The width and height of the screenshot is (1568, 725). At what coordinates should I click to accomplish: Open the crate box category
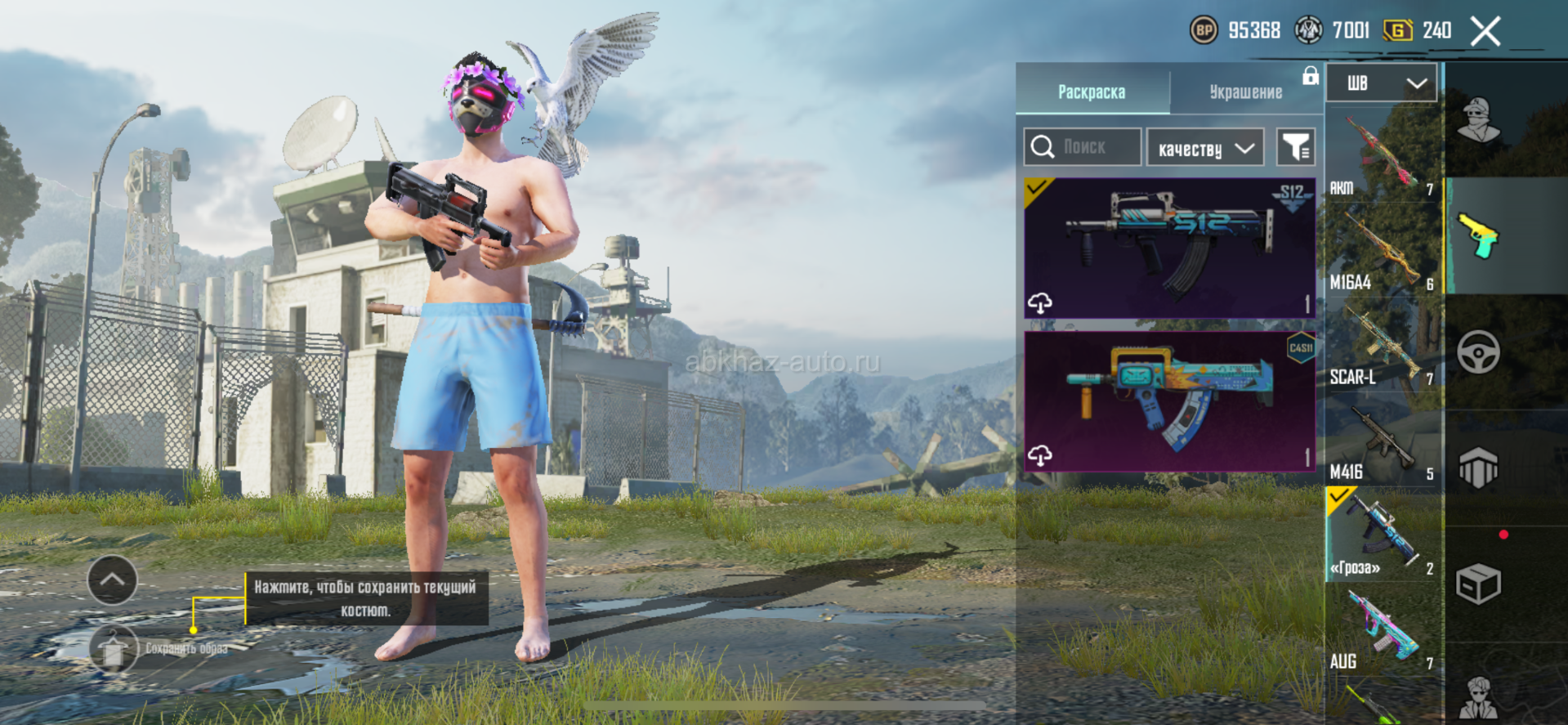(x=1479, y=584)
